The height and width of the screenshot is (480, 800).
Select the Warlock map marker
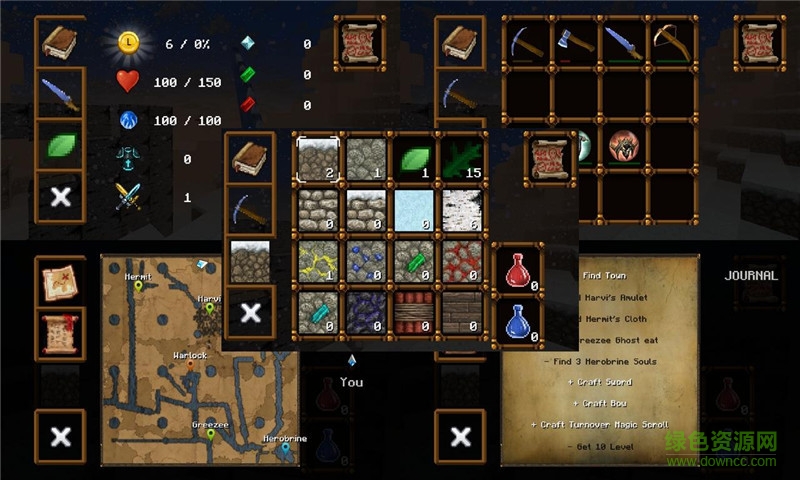point(190,366)
